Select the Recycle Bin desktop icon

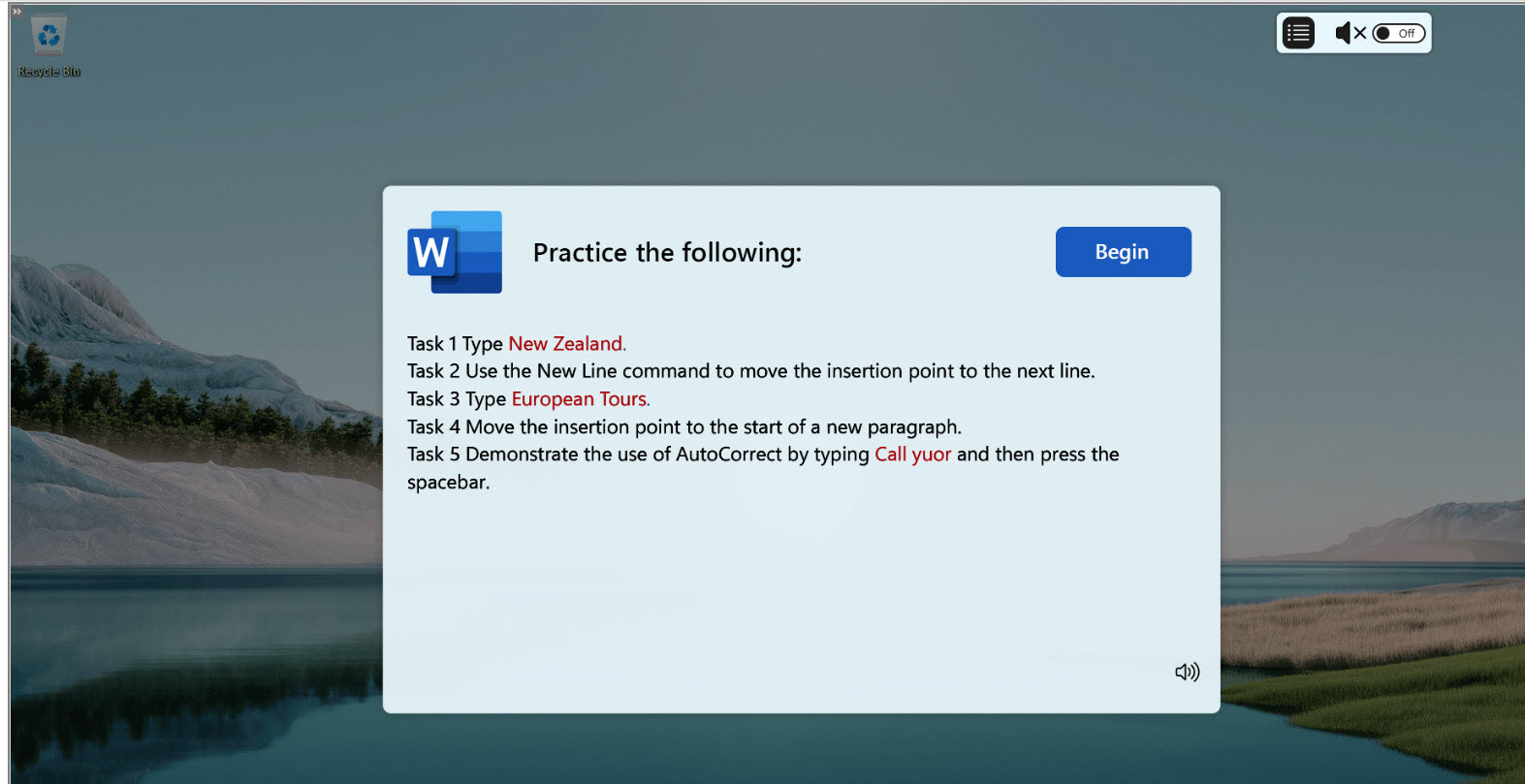48,37
